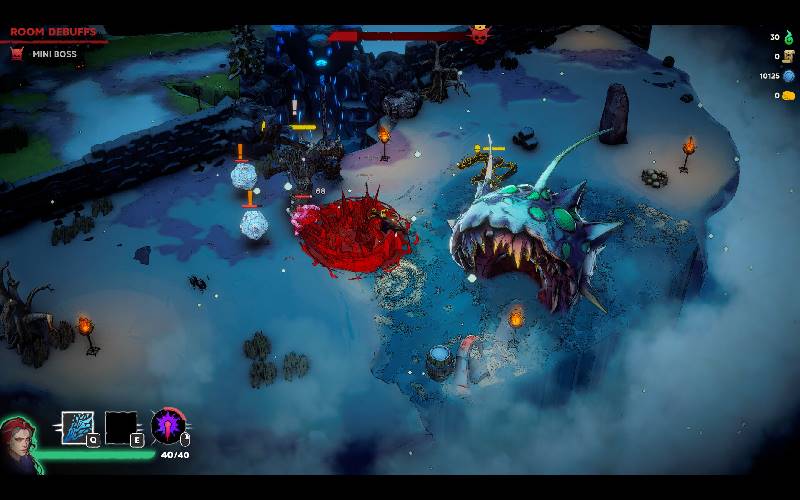Screen dimensions: 800x500
Task: Activate the blue ice shard ability
Action: 77,427
